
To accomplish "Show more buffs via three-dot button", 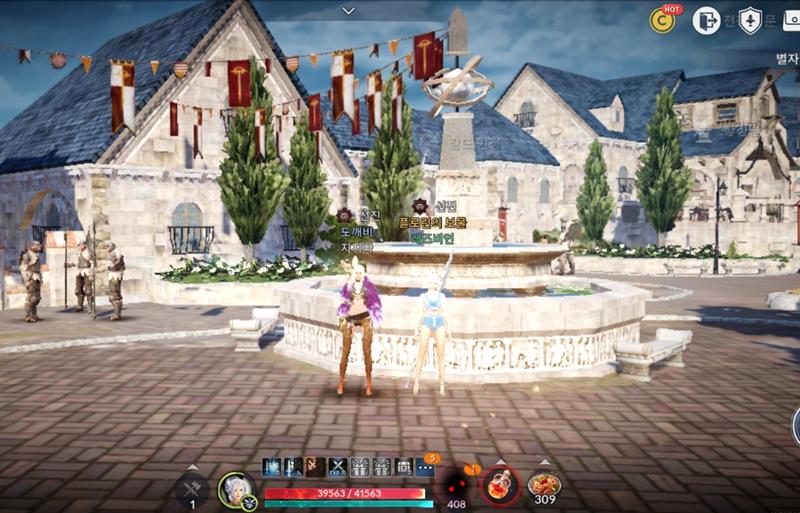I will (425, 466).
